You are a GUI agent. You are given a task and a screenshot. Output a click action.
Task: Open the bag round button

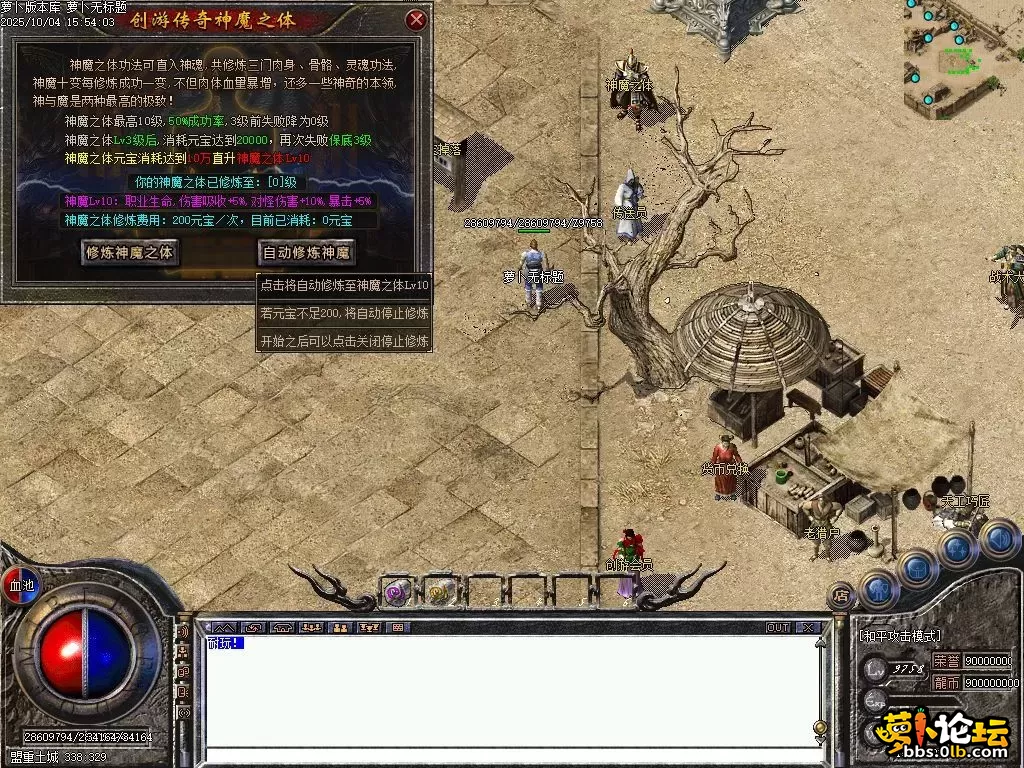(918, 568)
